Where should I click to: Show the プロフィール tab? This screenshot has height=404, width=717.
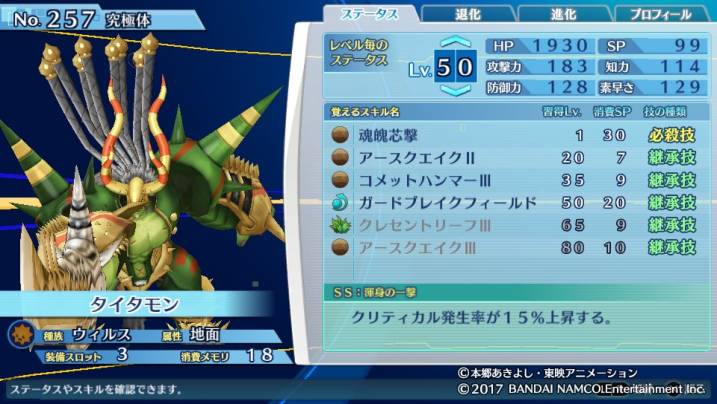coord(661,14)
